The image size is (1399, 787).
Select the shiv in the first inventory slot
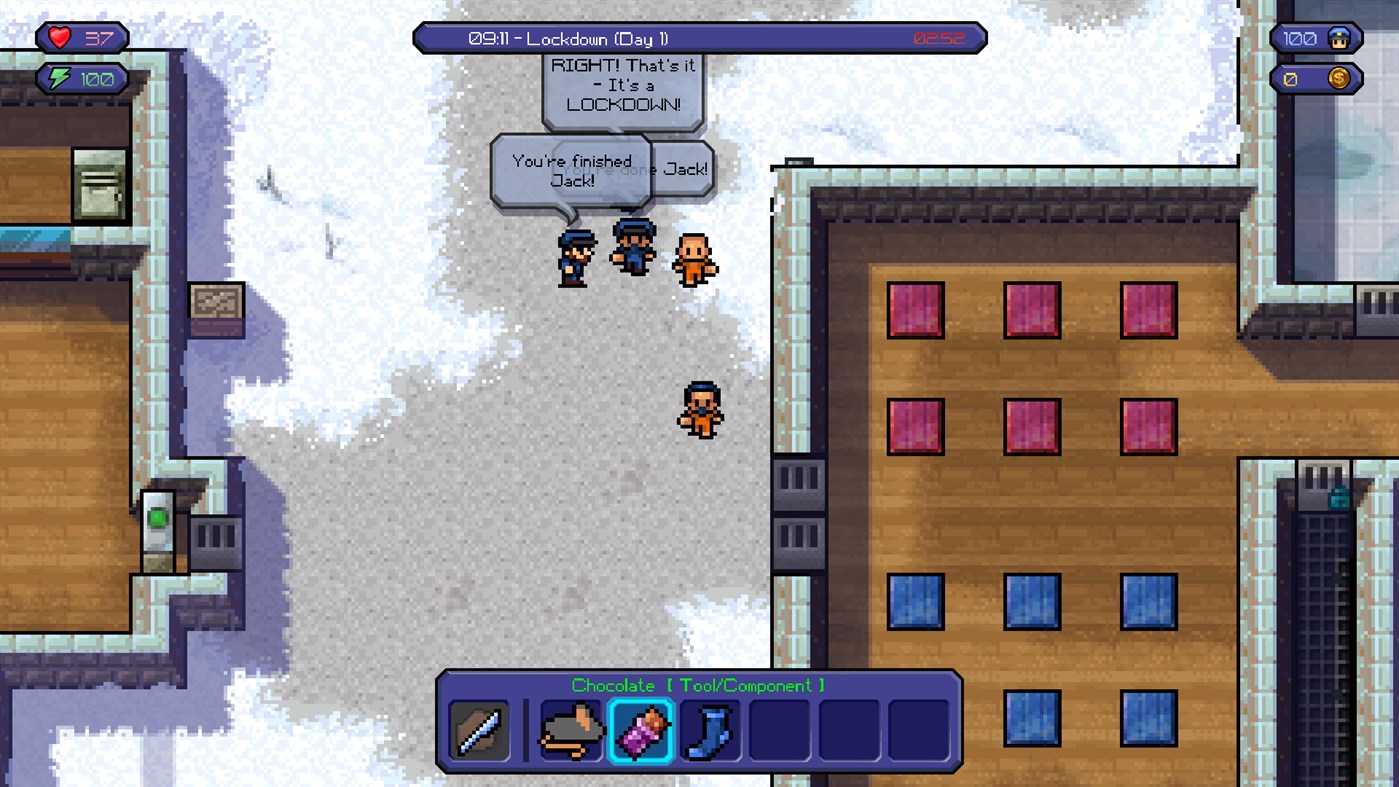click(478, 729)
